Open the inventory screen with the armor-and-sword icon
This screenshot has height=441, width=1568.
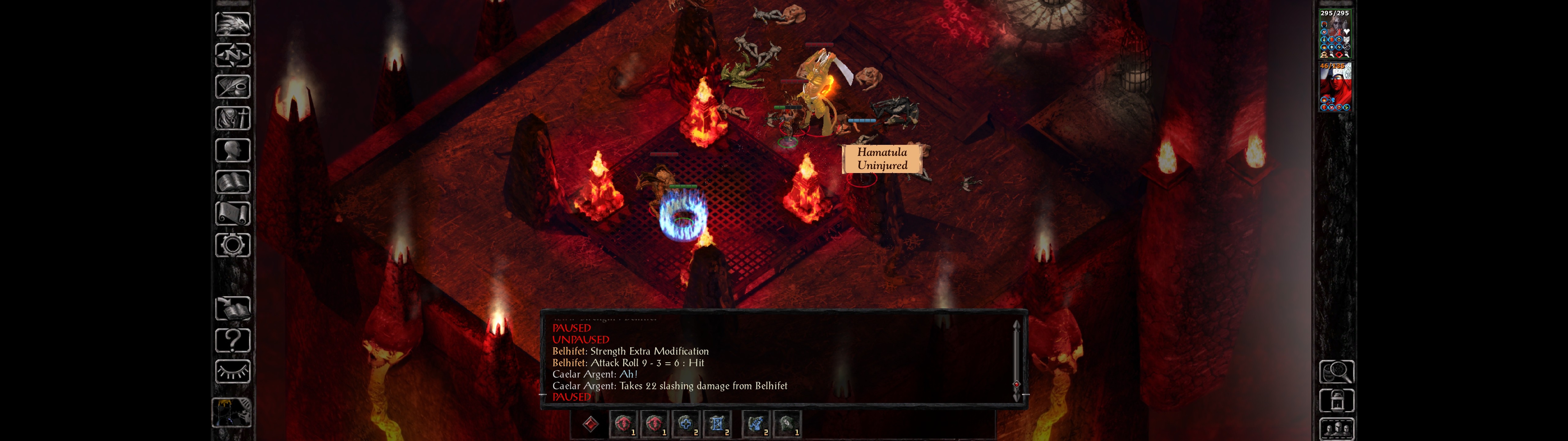pos(232,119)
